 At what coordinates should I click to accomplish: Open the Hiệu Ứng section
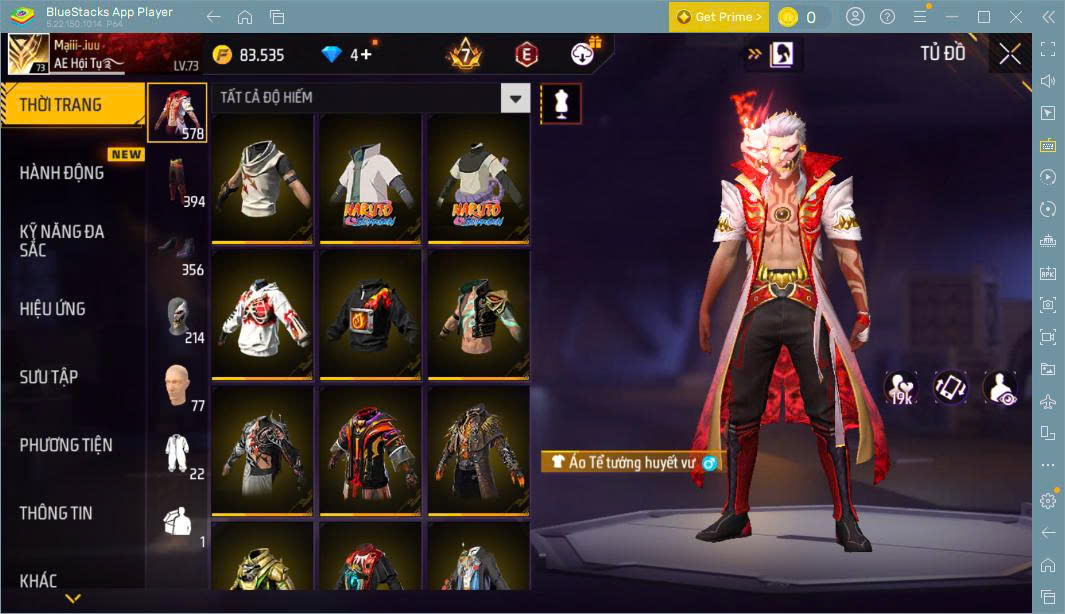coord(53,309)
